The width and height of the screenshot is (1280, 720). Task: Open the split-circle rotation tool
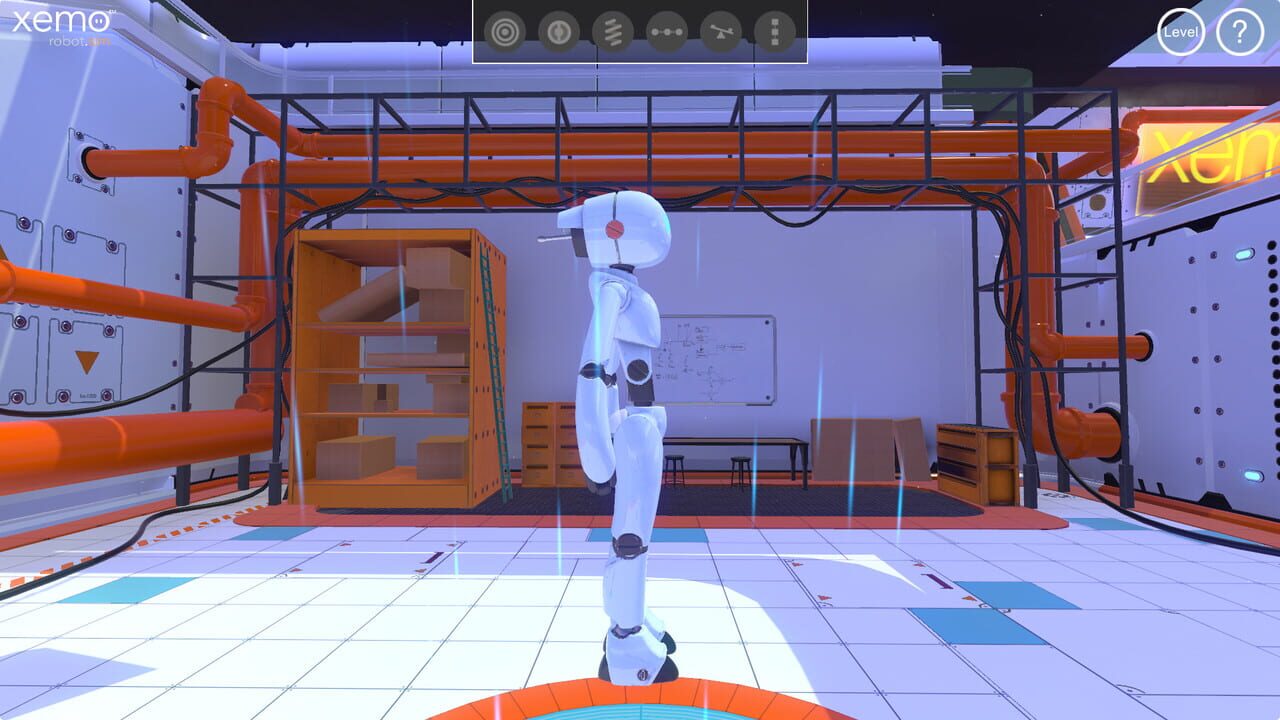(558, 29)
